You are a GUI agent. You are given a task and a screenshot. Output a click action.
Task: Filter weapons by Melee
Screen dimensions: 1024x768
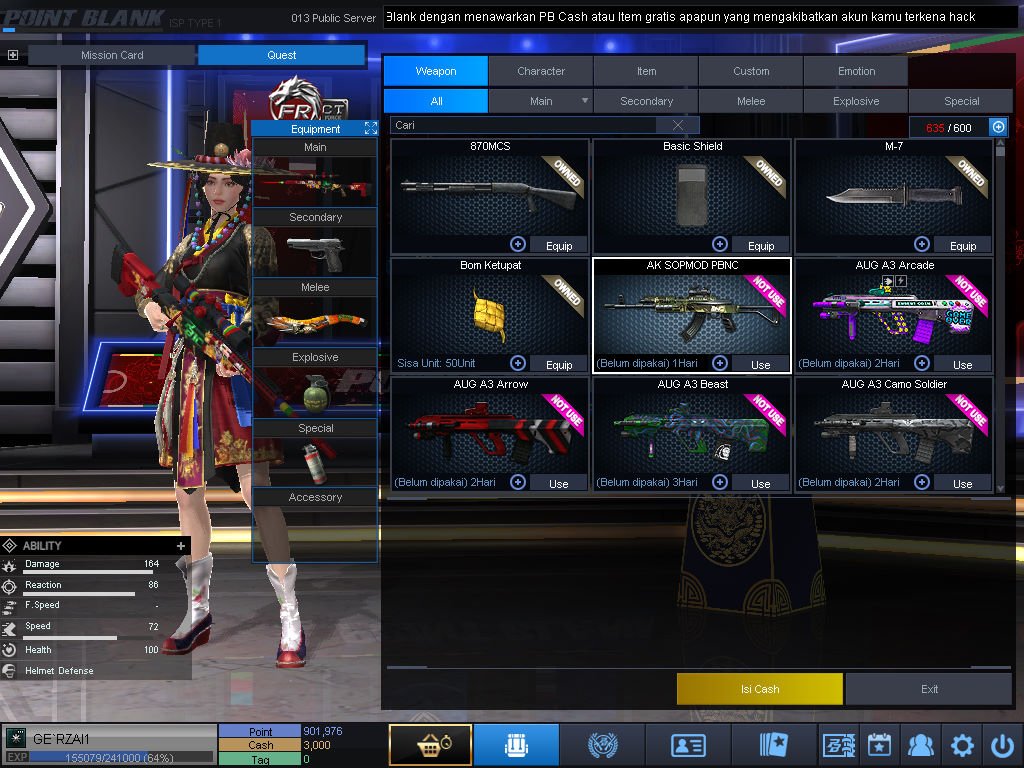tap(751, 101)
